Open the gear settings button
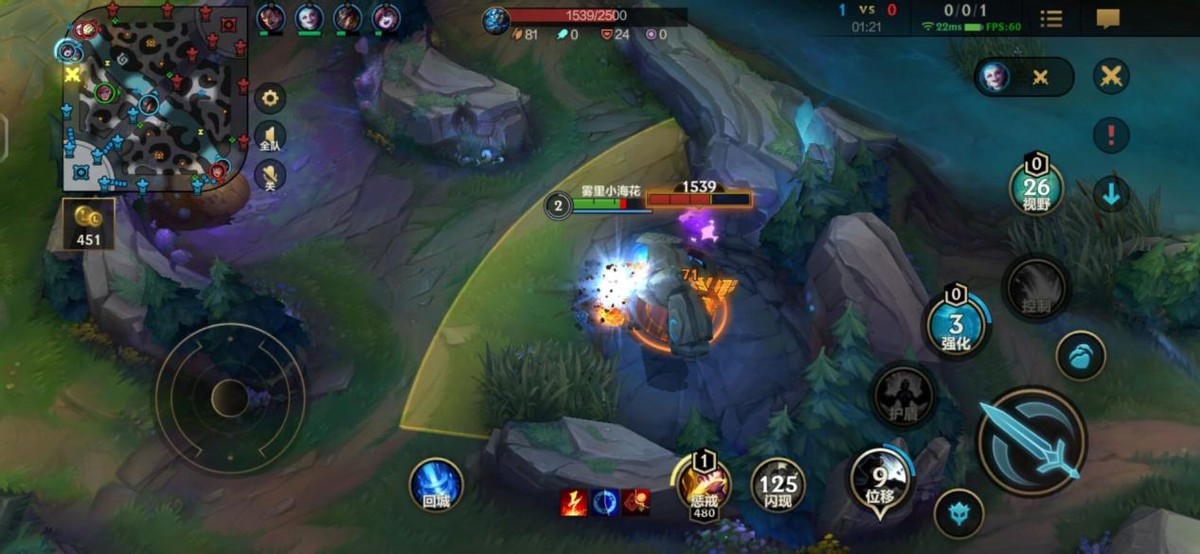The image size is (1200, 554). pyautogui.click(x=271, y=98)
